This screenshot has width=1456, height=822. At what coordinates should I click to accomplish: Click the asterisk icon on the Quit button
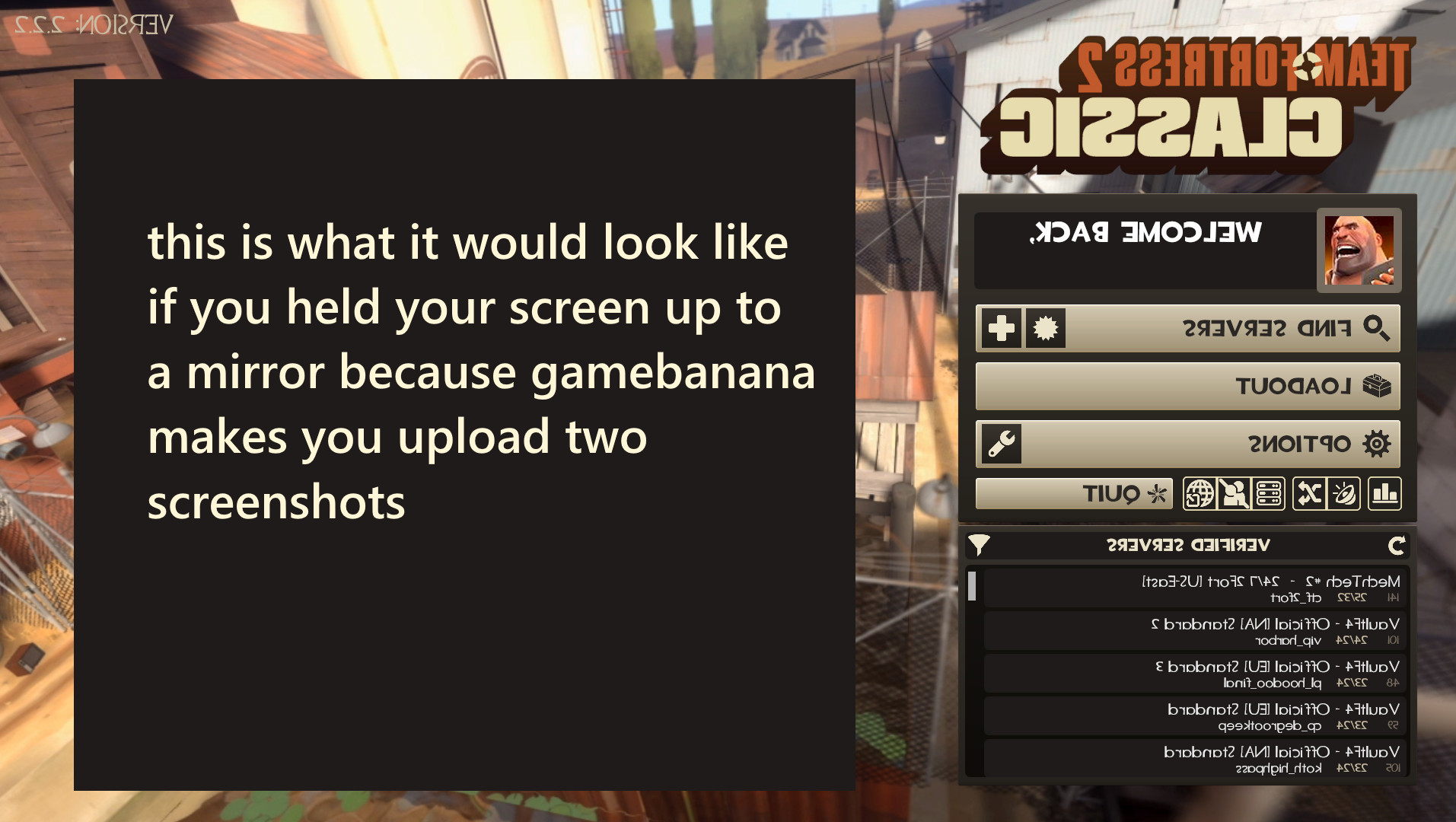pos(1158,493)
